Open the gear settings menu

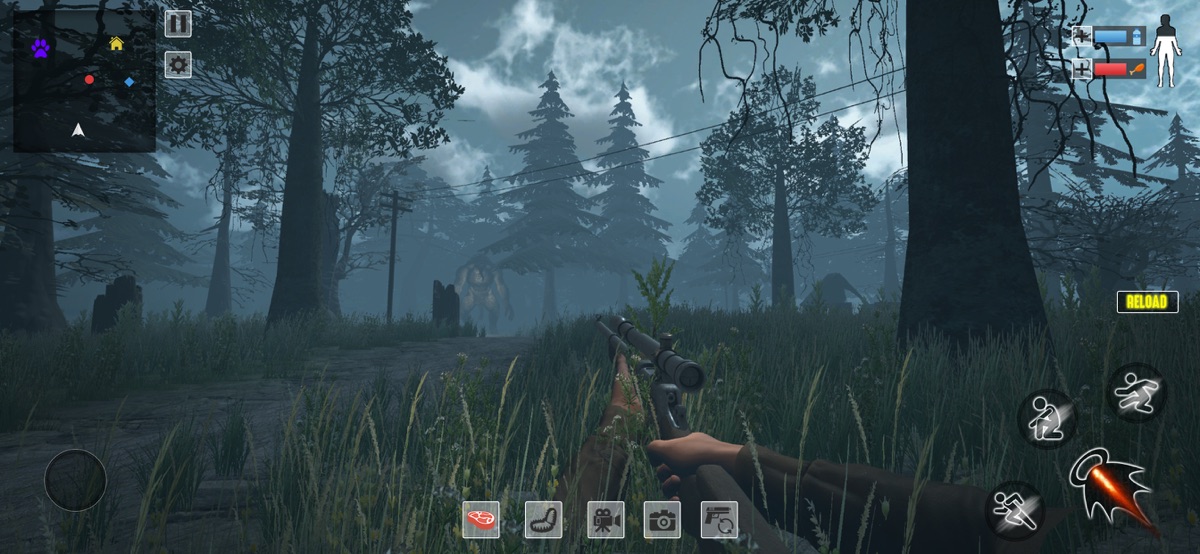[178, 65]
